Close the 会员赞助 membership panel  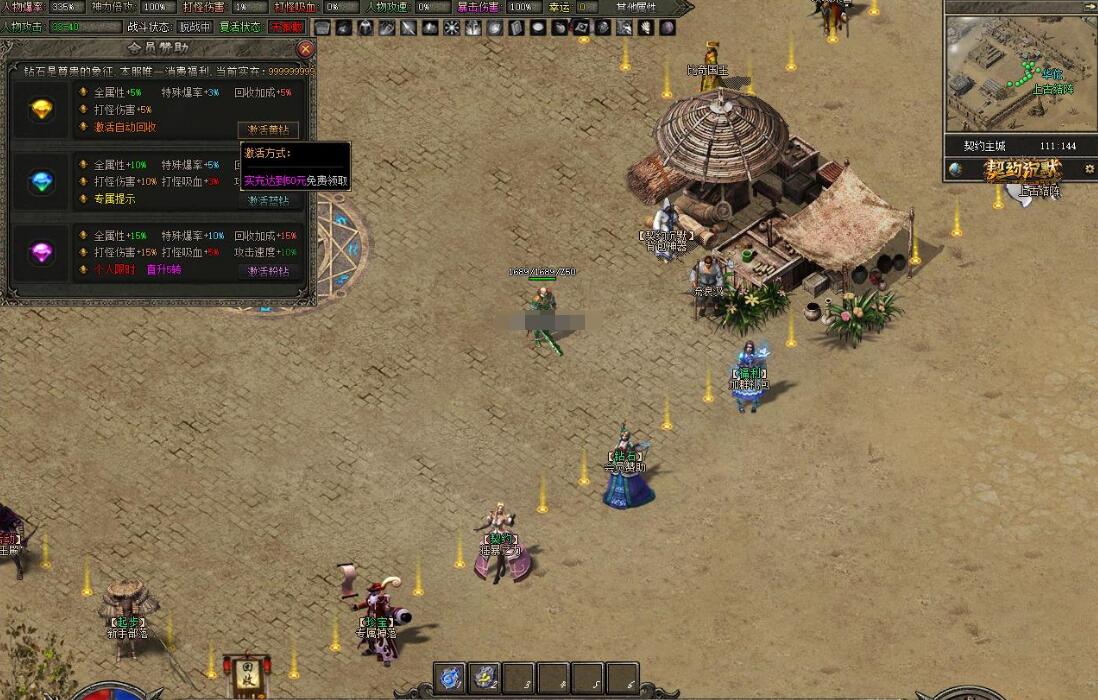coord(306,48)
